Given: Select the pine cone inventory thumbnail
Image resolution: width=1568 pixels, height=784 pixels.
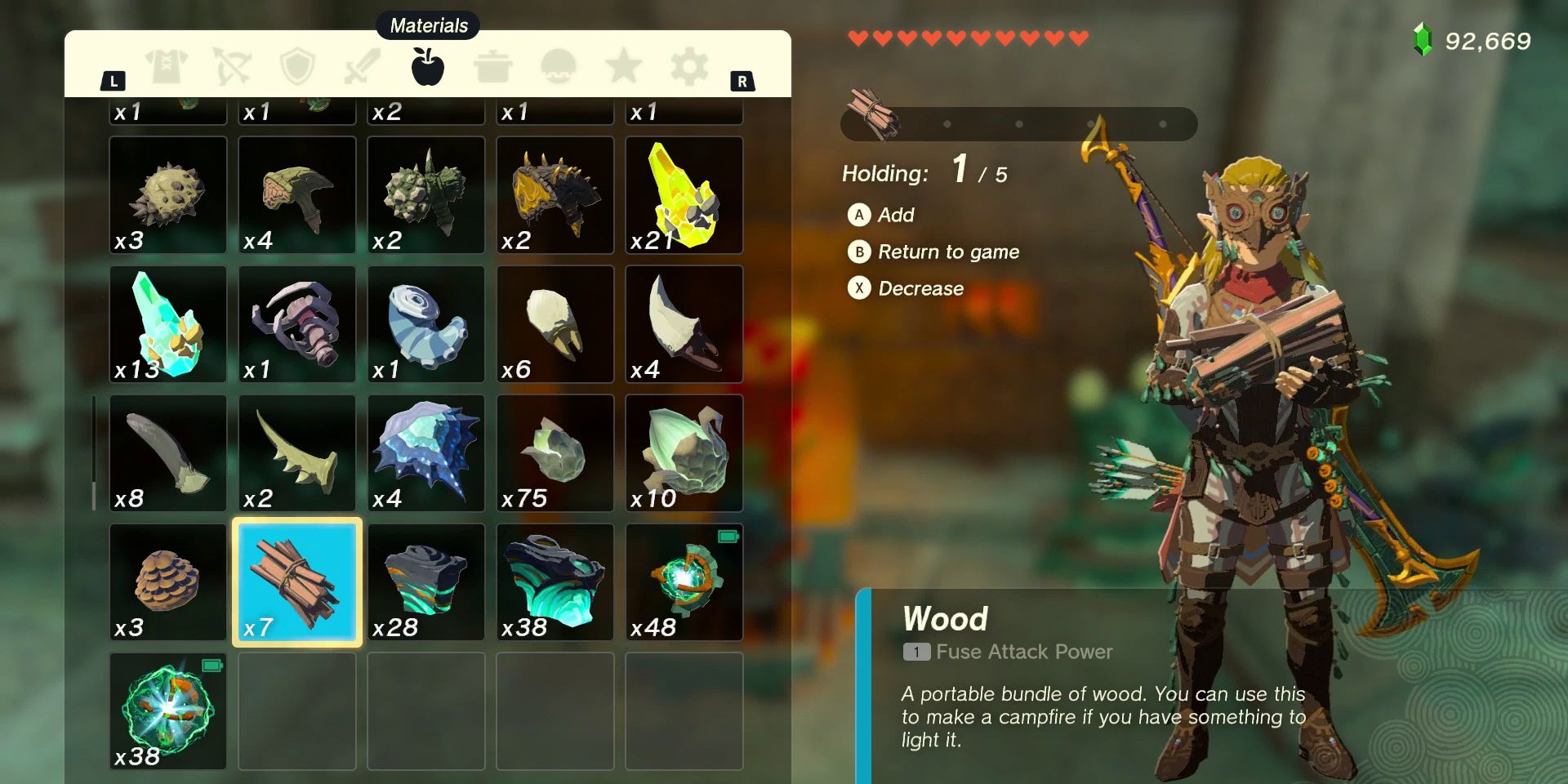Looking at the screenshot, I should pos(167,581).
